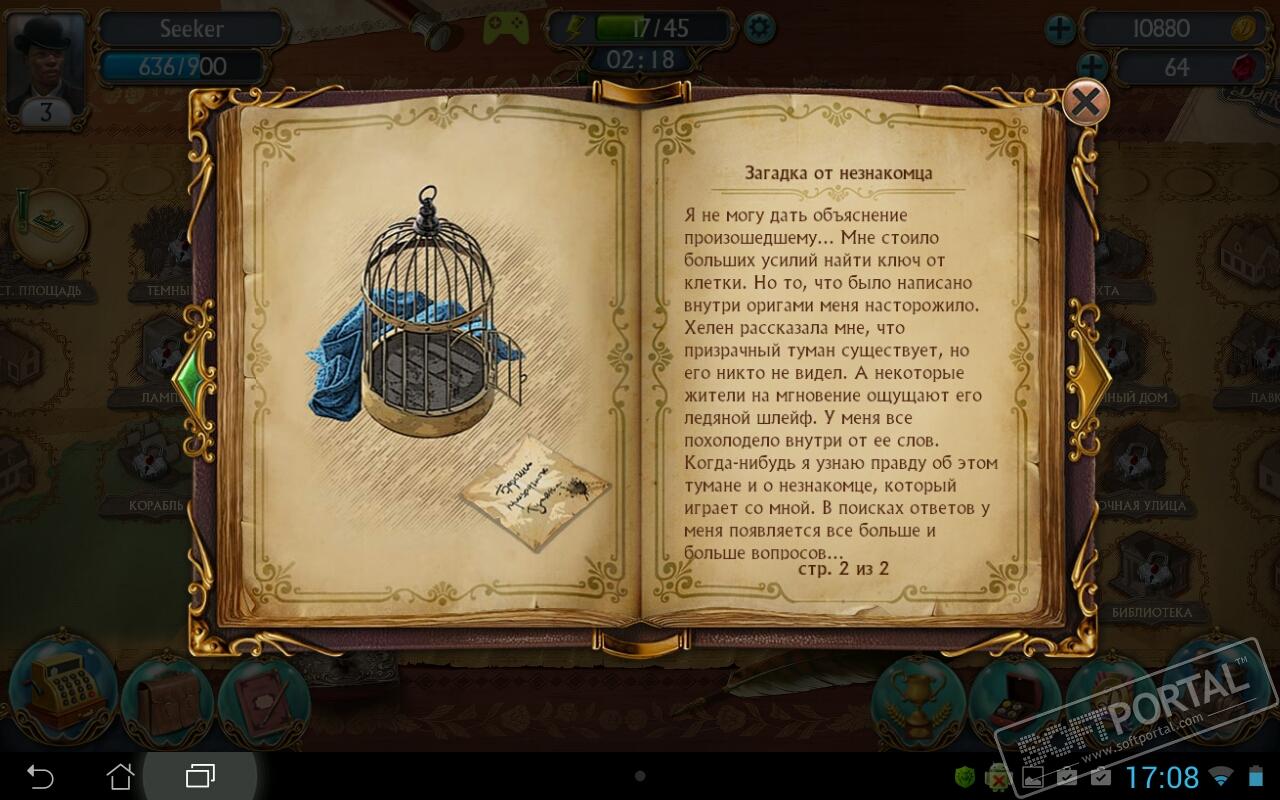View the trophy achievements
Screen dimensions: 1280x800
(x=917, y=699)
